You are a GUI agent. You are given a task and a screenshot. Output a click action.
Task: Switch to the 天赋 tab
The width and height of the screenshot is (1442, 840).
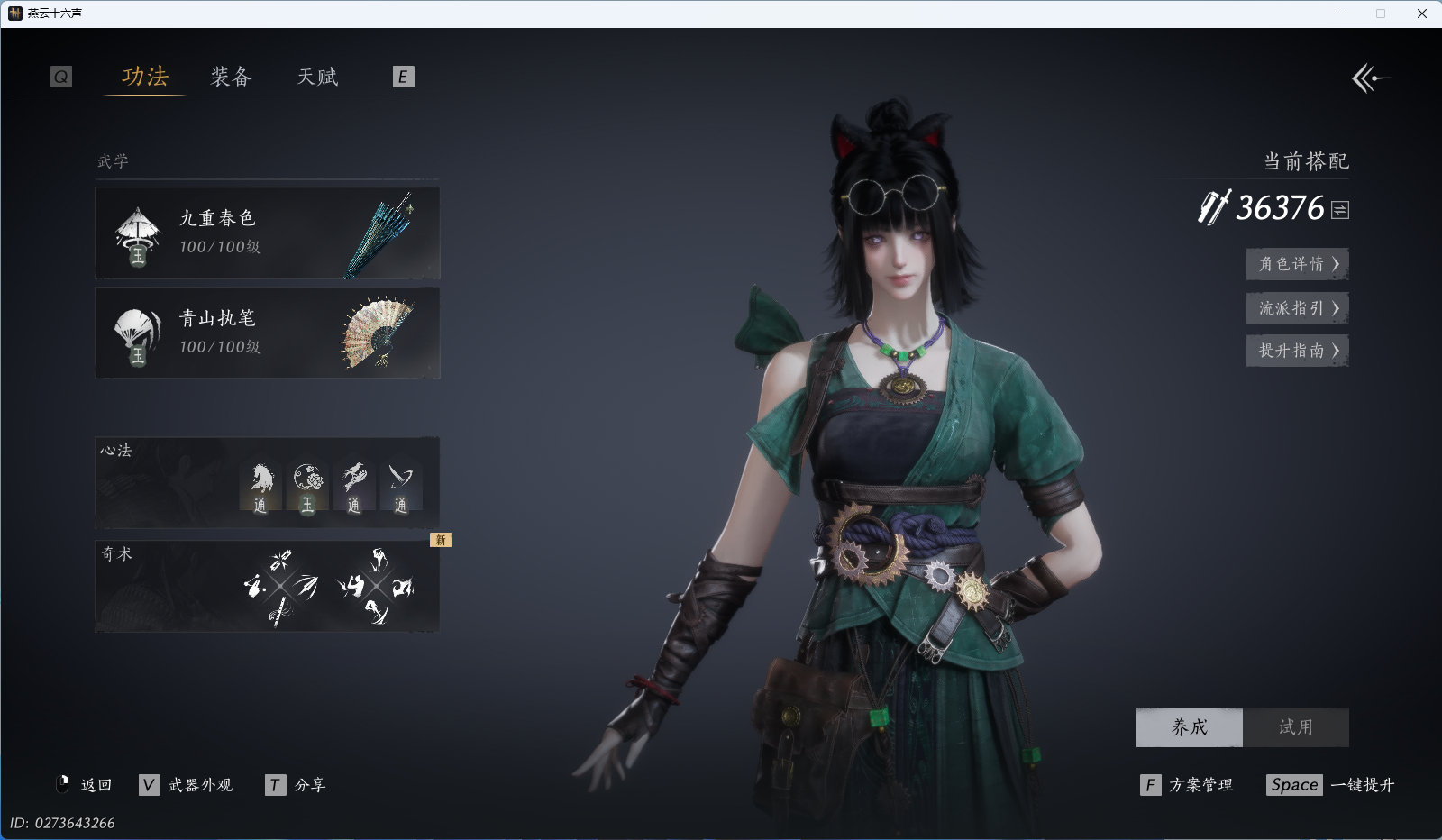317,77
